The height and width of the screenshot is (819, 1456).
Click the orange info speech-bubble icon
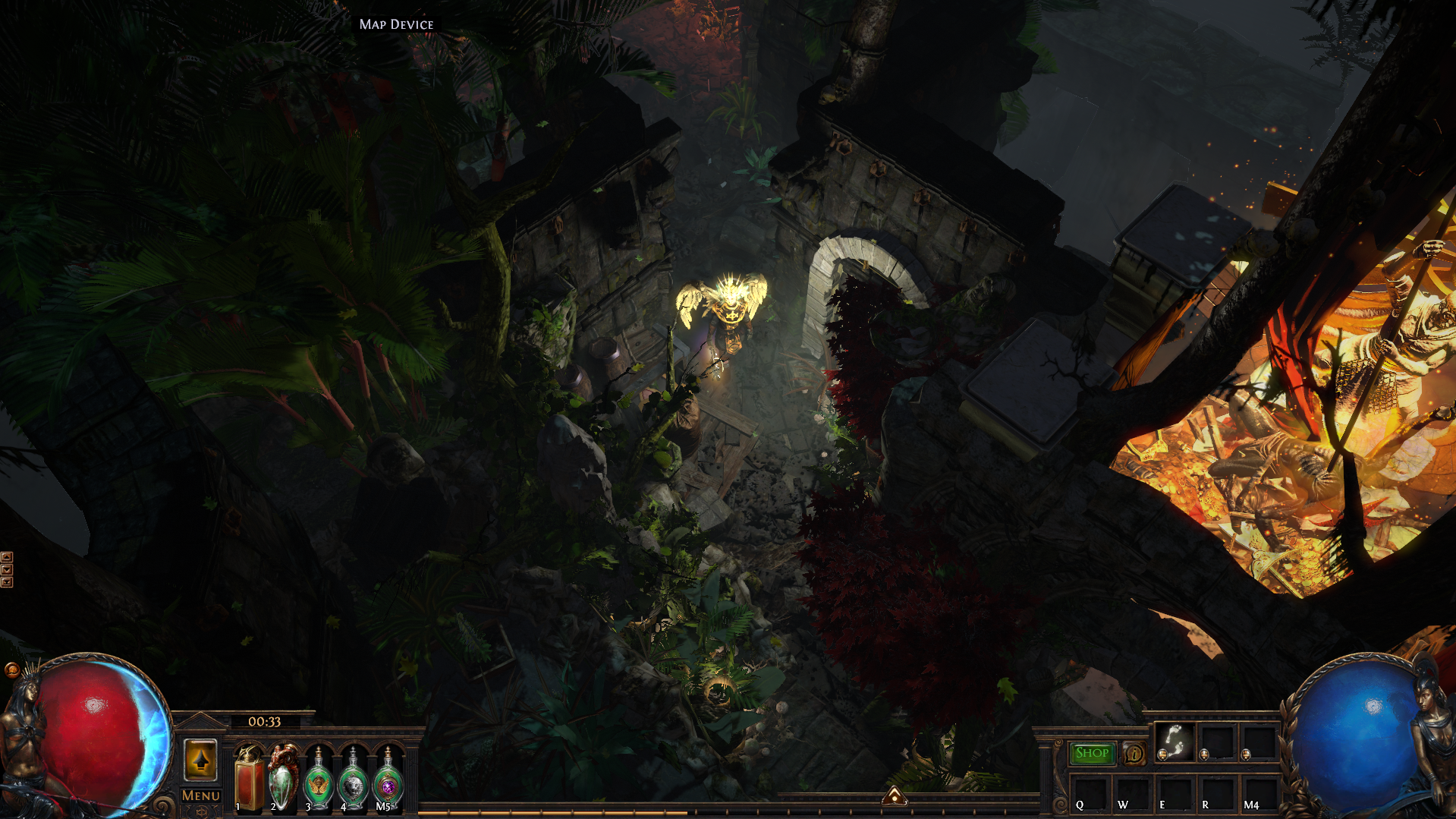(1134, 754)
